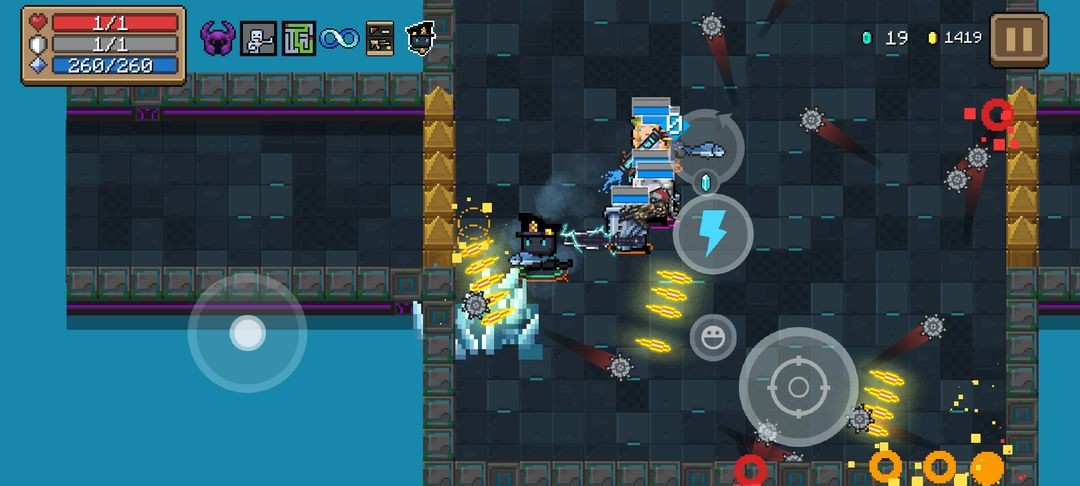Select the blue infinity symbol icon
This screenshot has width=1080, height=486.
click(339, 39)
